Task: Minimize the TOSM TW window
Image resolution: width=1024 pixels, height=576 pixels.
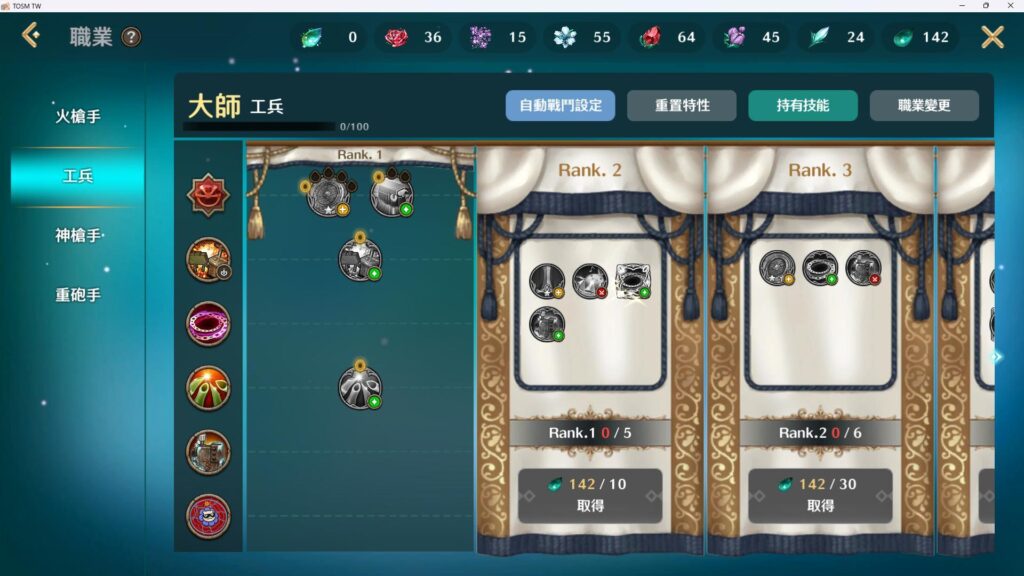Action: [961, 6]
